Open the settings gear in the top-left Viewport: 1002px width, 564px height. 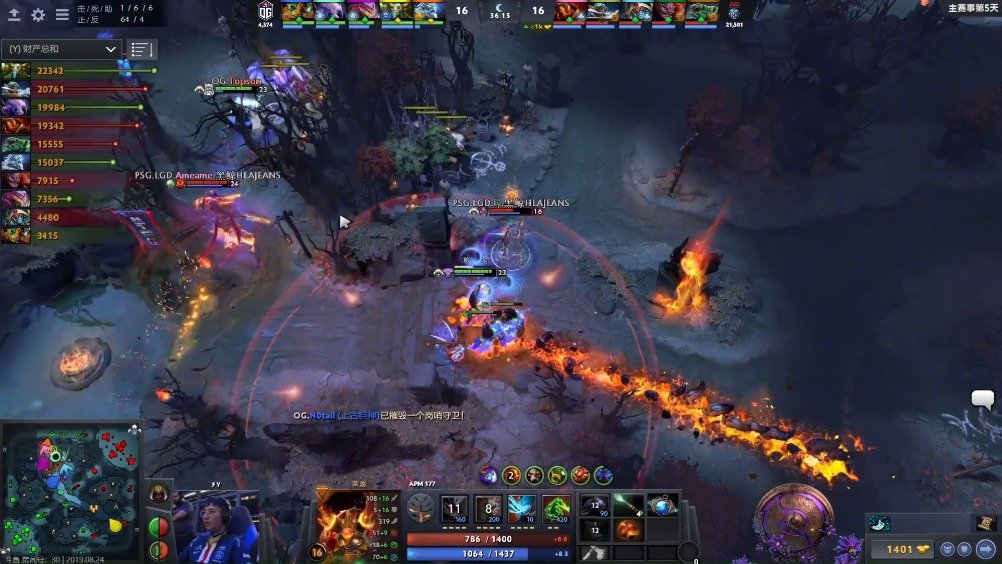pos(38,15)
